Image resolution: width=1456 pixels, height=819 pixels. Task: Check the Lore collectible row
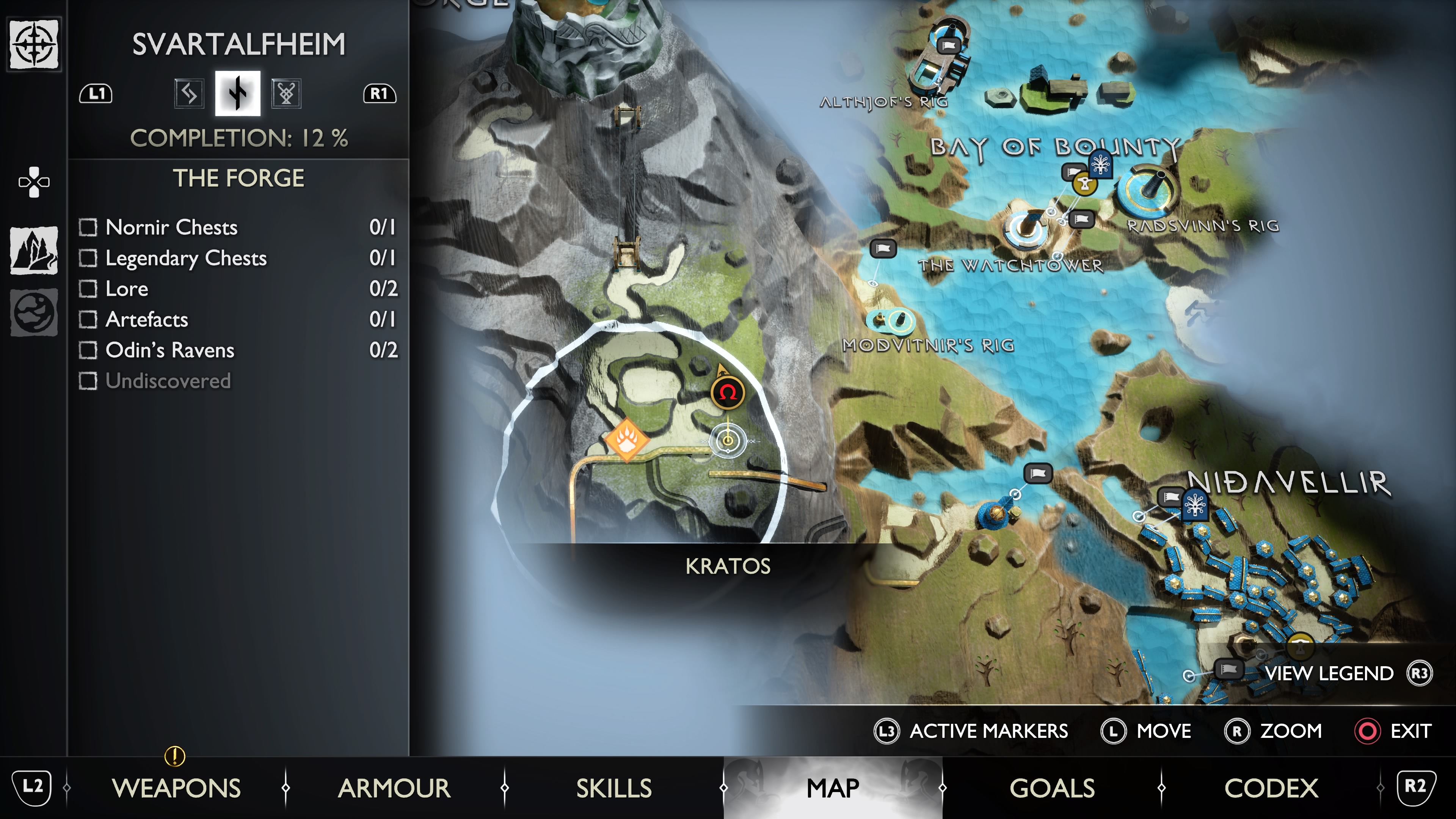[88, 289]
